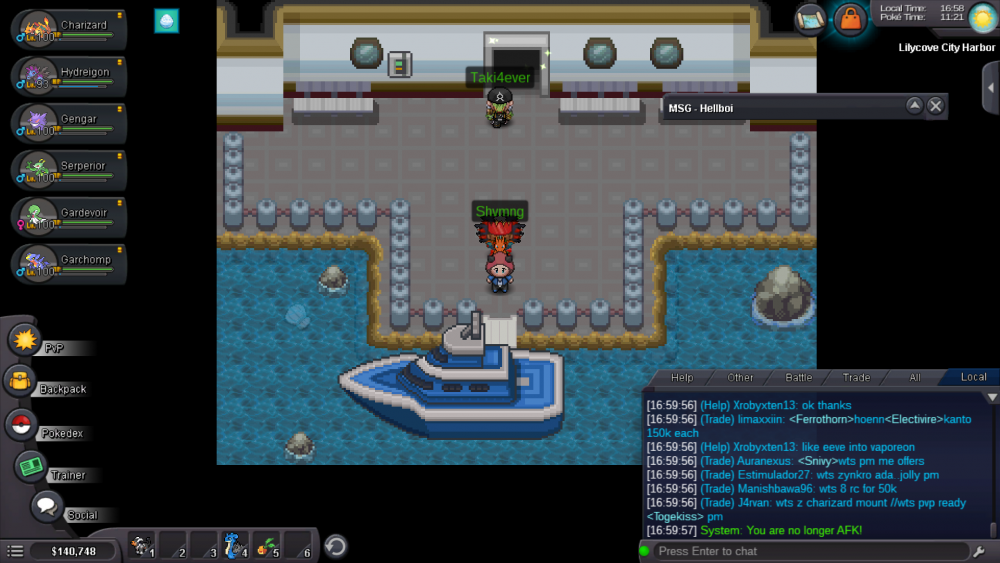The width and height of the screenshot is (1000, 563).
Task: Open the Backpack
Action: point(21,381)
